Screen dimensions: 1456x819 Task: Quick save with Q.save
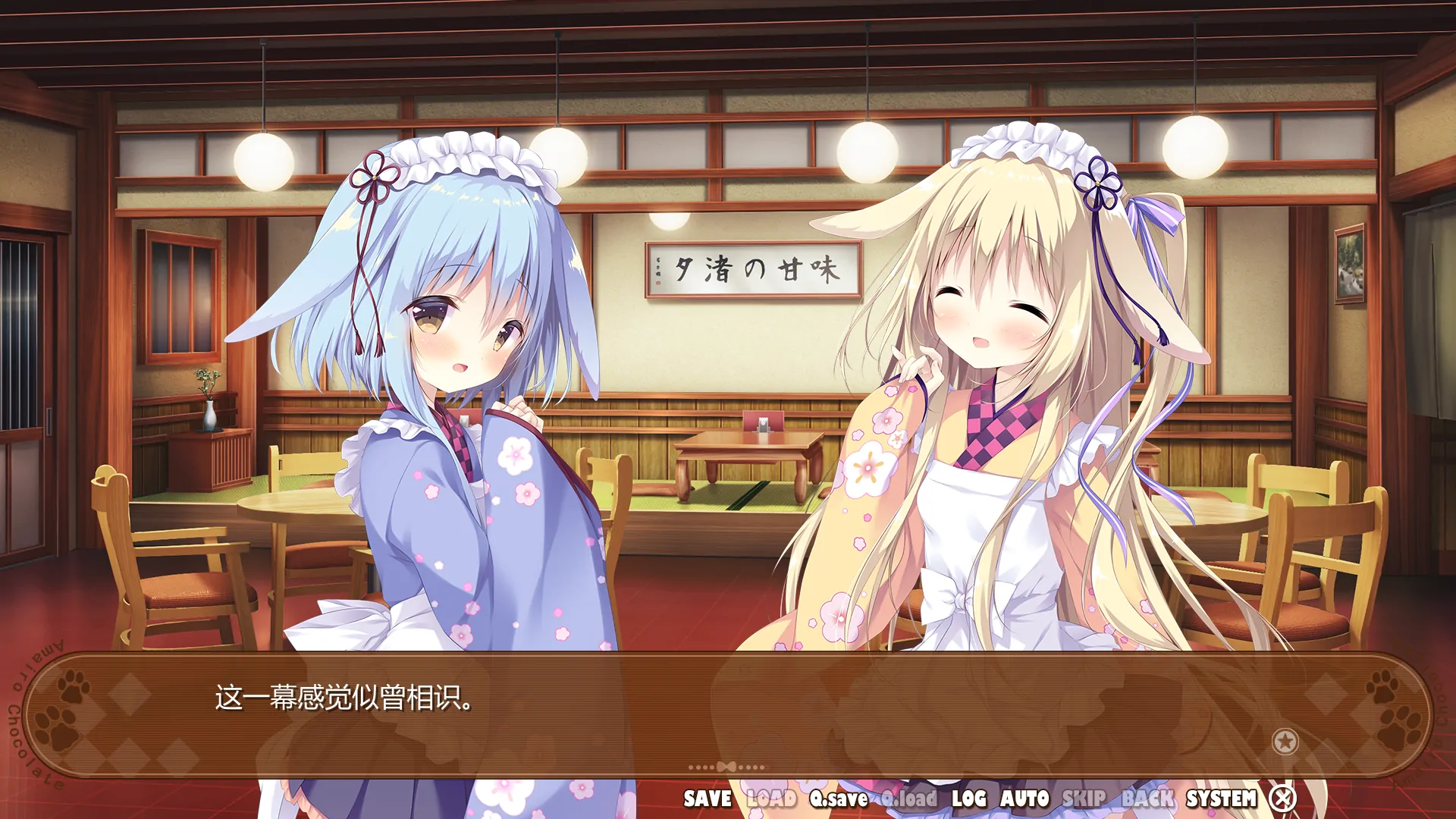click(839, 799)
